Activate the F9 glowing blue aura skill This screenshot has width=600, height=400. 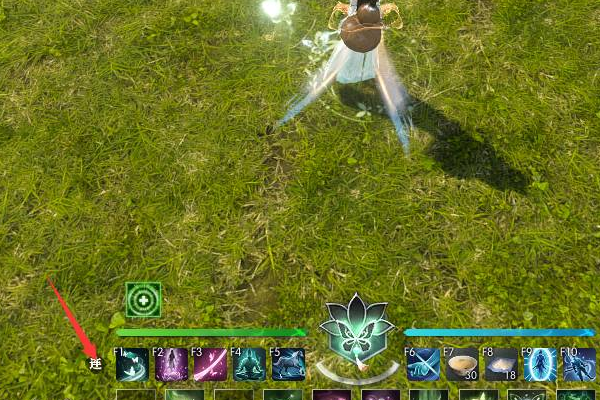point(540,364)
